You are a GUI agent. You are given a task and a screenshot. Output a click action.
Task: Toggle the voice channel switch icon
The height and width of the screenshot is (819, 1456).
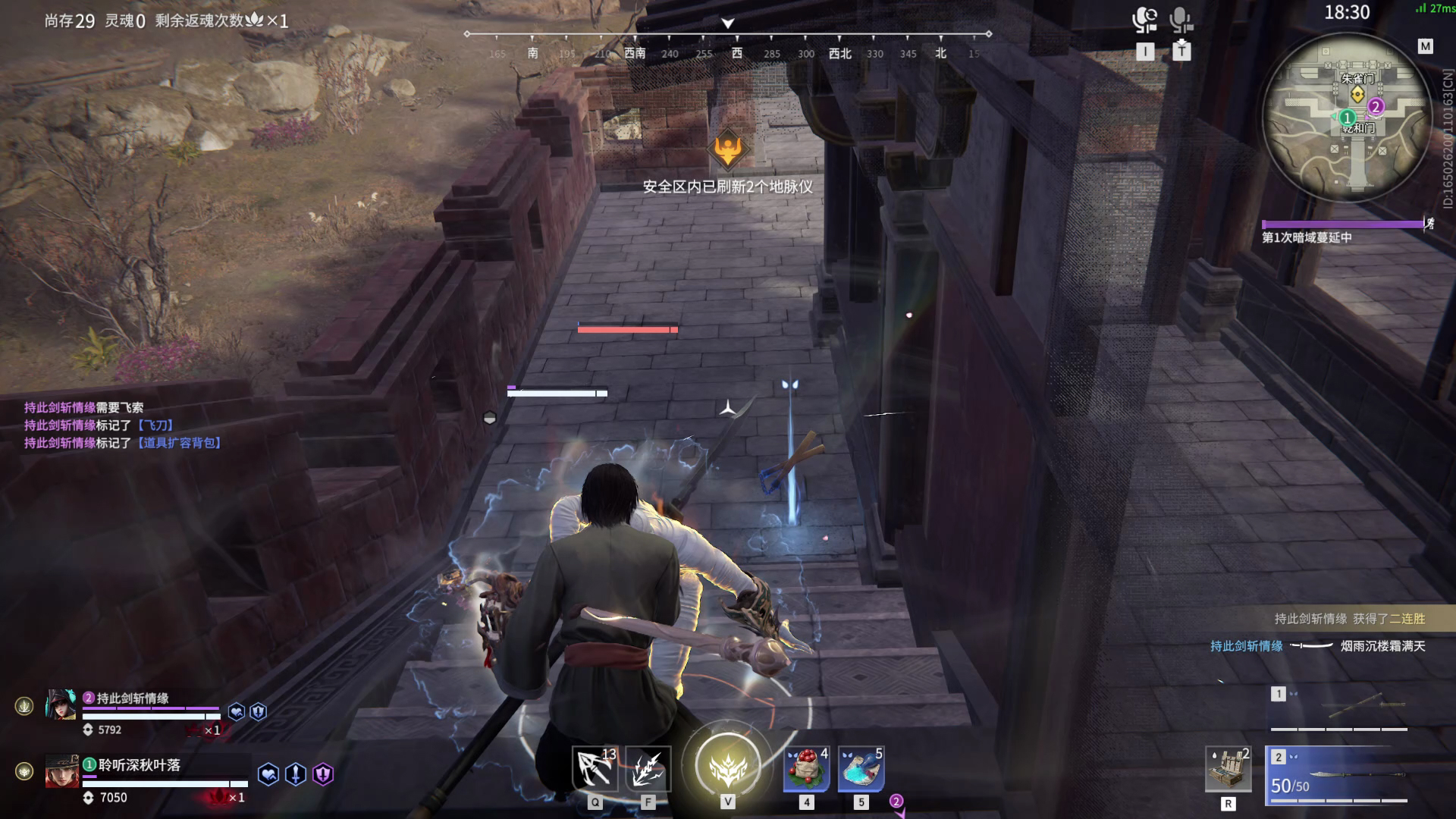point(1144,20)
